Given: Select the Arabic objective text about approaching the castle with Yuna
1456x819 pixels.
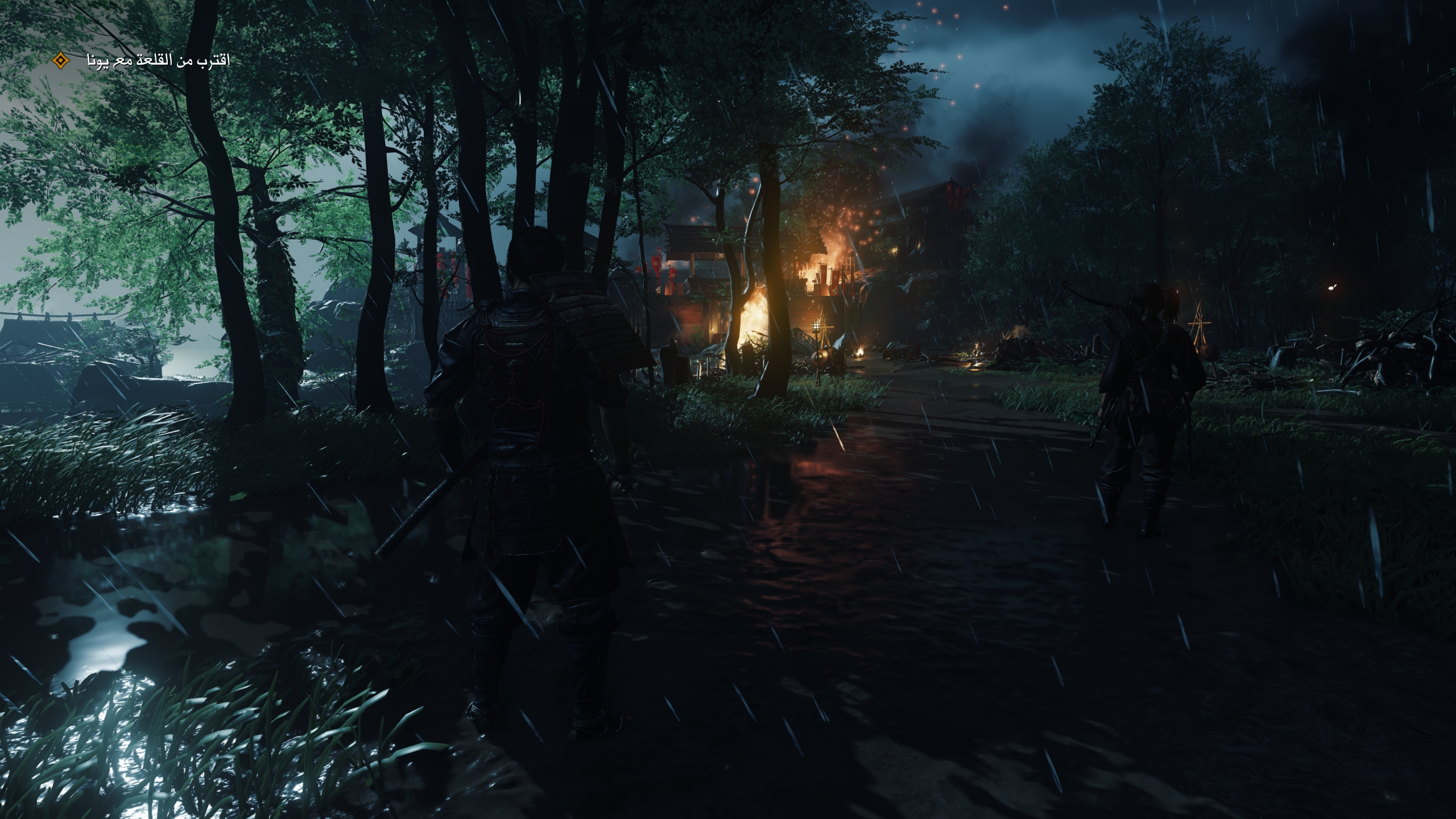Looking at the screenshot, I should 158,61.
